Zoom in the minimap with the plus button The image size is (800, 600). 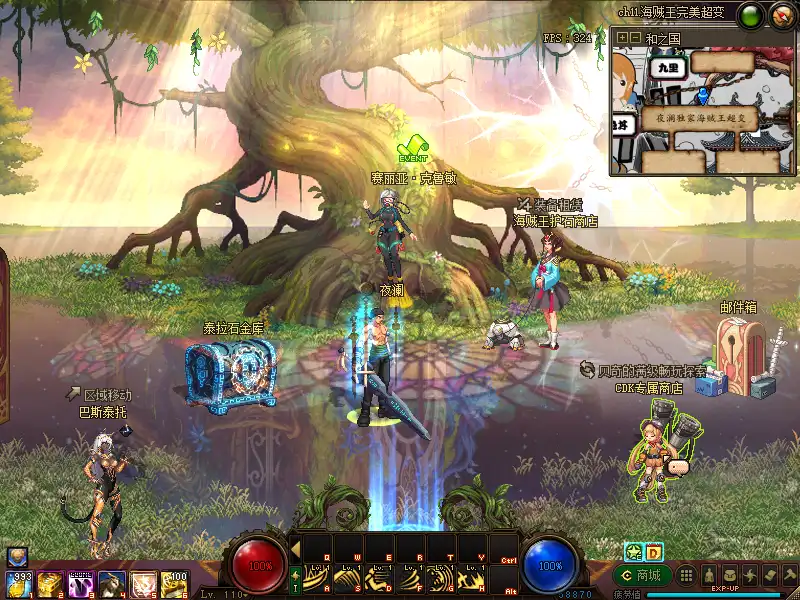click(623, 38)
